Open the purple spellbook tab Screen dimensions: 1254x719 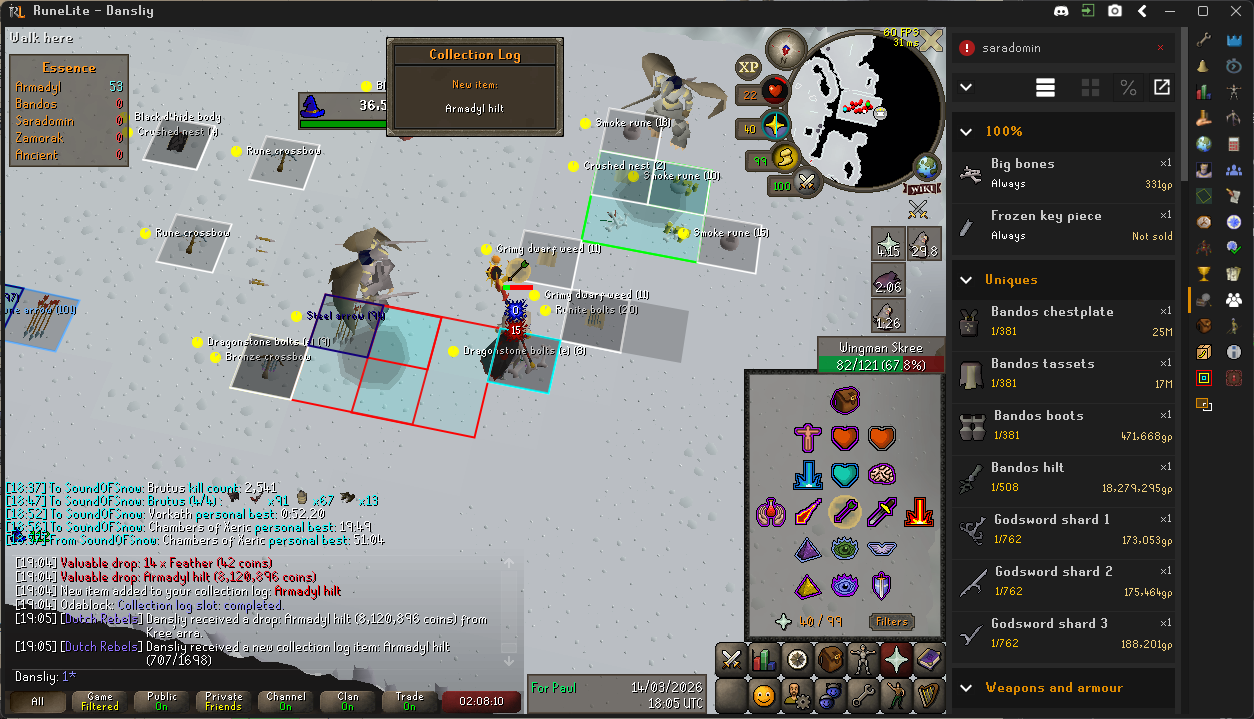click(928, 659)
